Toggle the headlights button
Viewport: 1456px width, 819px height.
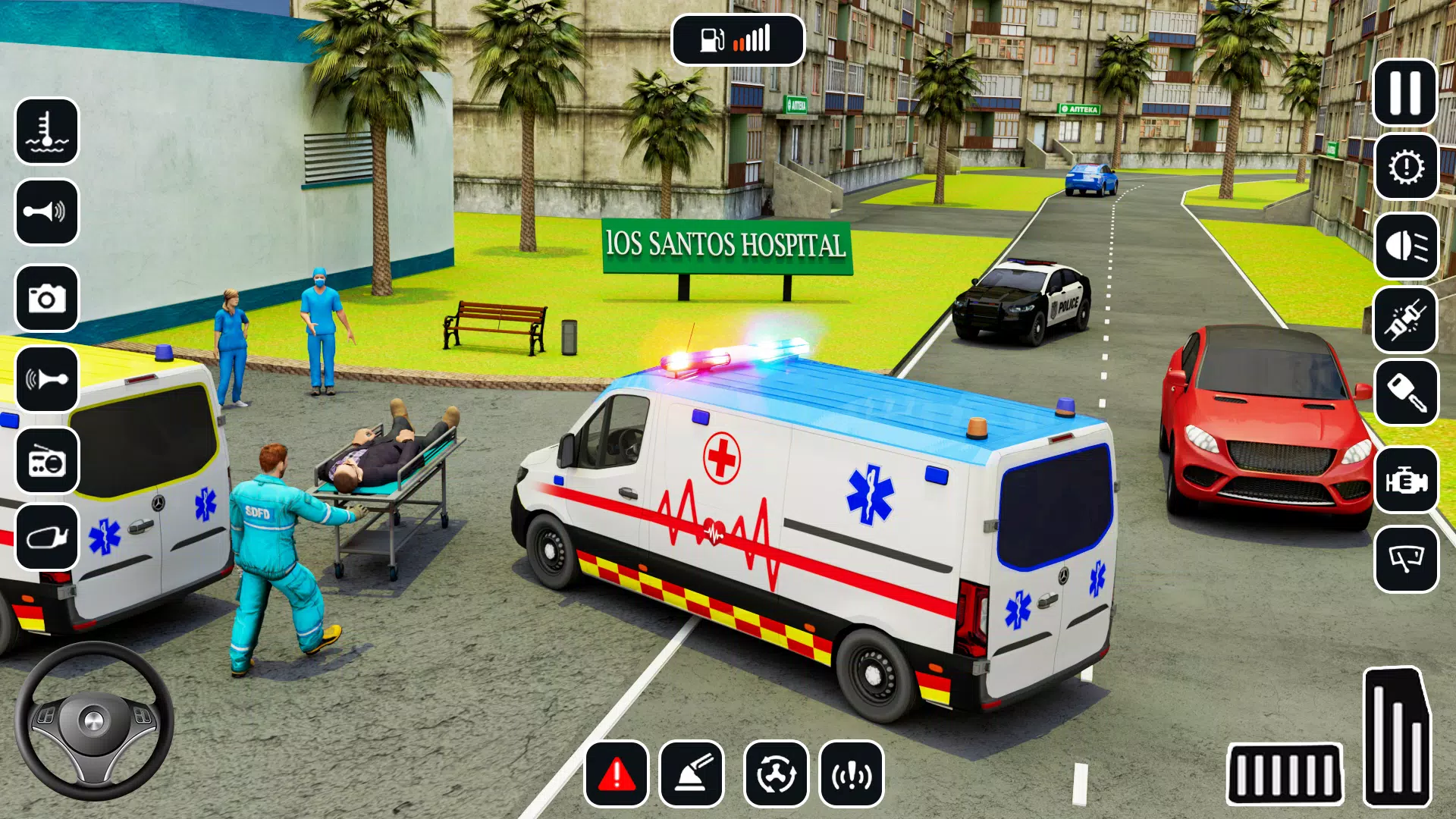click(1406, 246)
